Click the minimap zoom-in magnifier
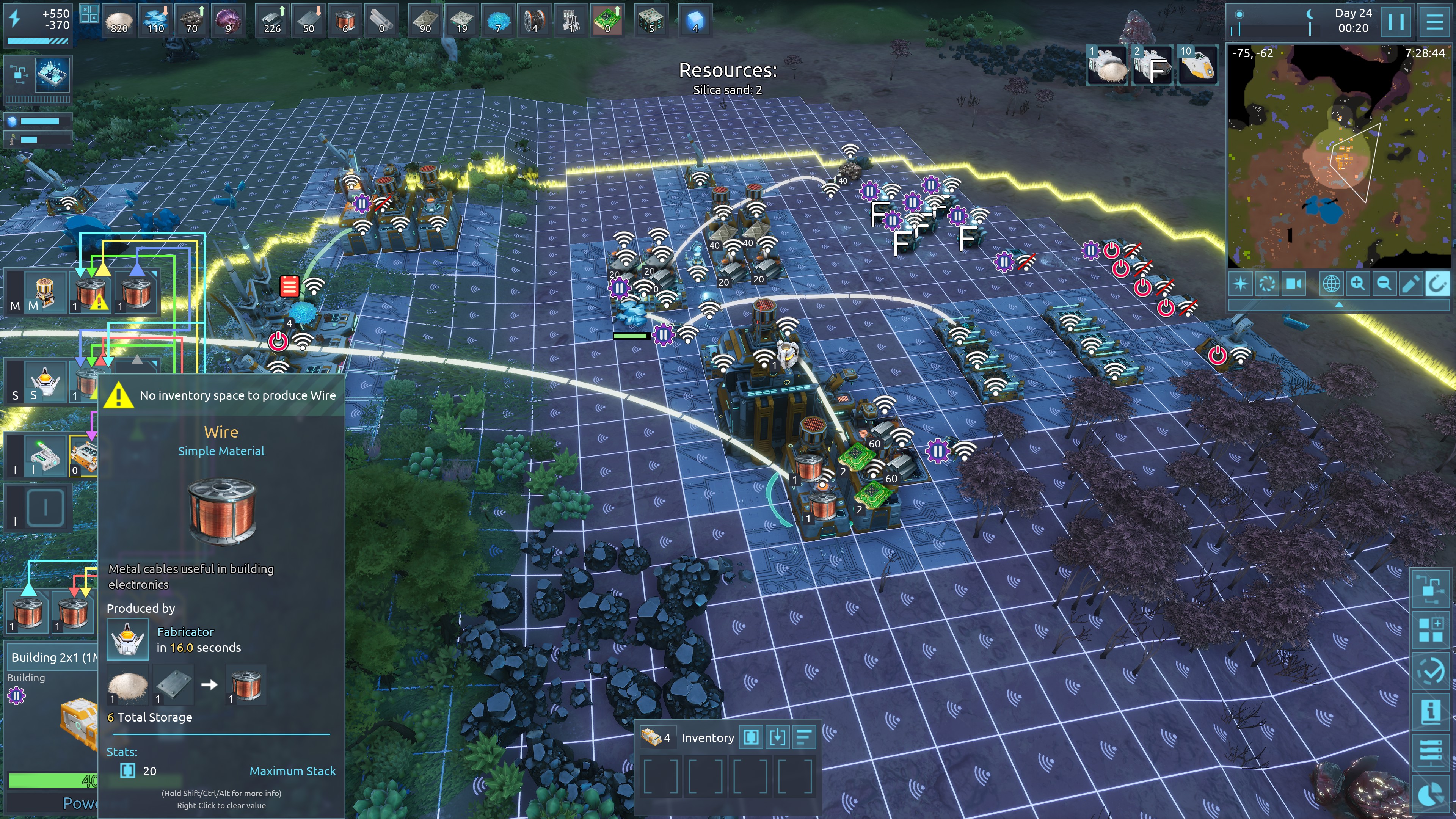Image resolution: width=1456 pixels, height=819 pixels. coord(1357,283)
